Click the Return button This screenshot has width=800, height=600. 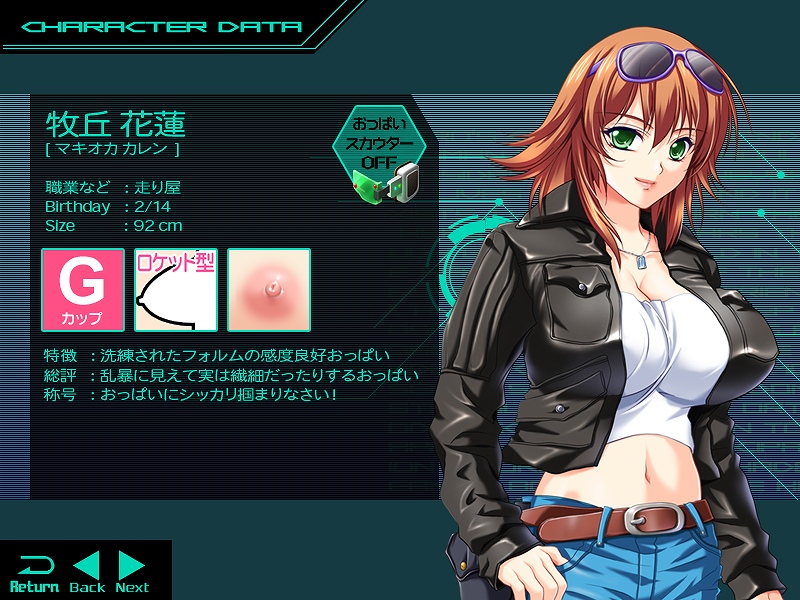tap(34, 571)
